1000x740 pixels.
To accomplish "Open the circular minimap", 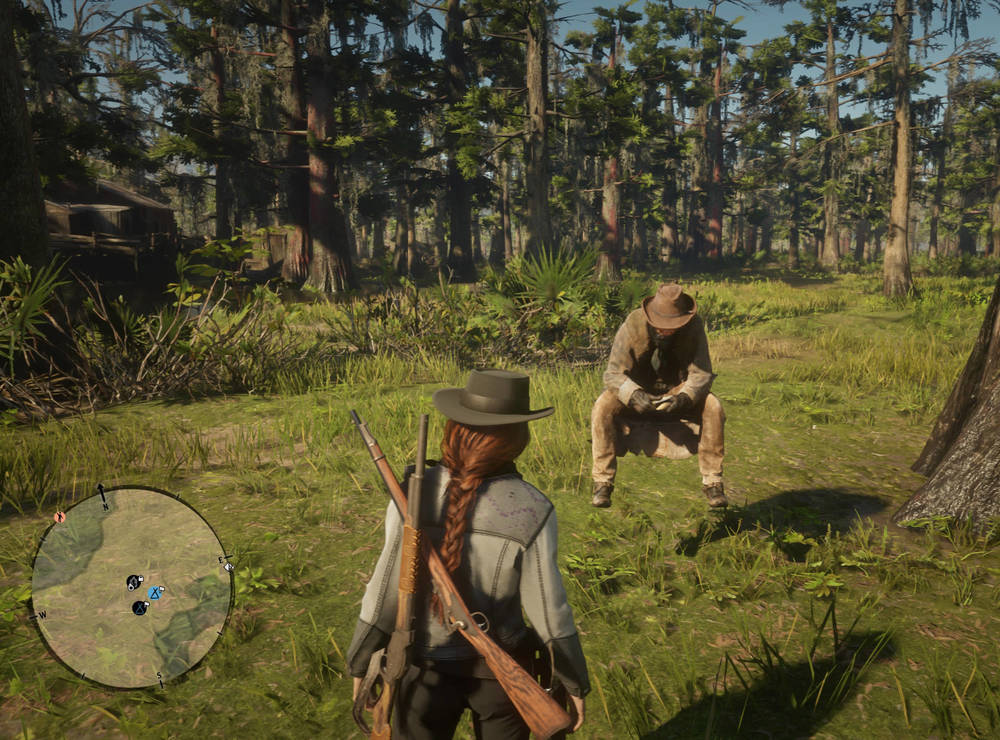I will tap(131, 587).
